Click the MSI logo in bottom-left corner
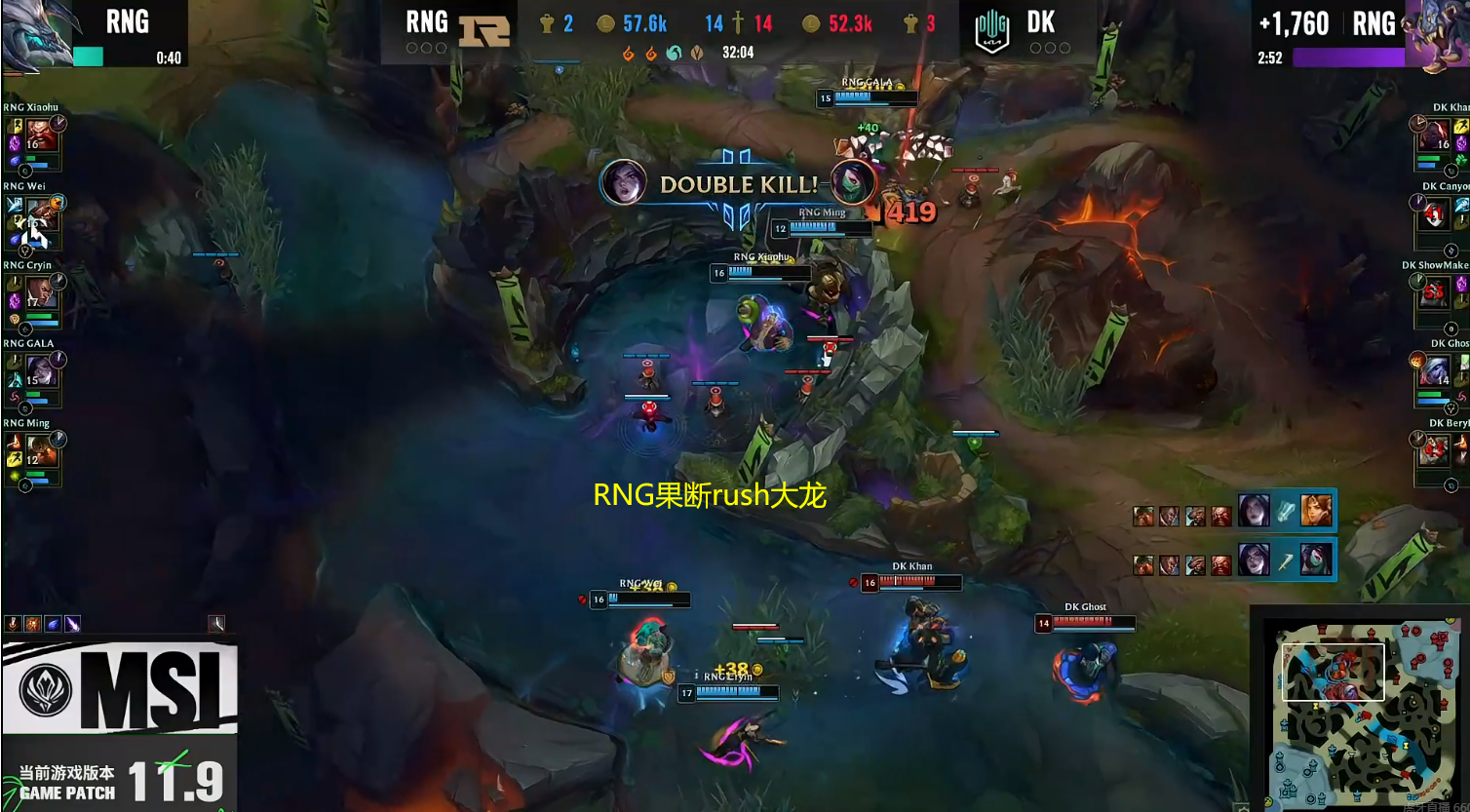Viewport: 1470px width, 812px height. [117, 685]
